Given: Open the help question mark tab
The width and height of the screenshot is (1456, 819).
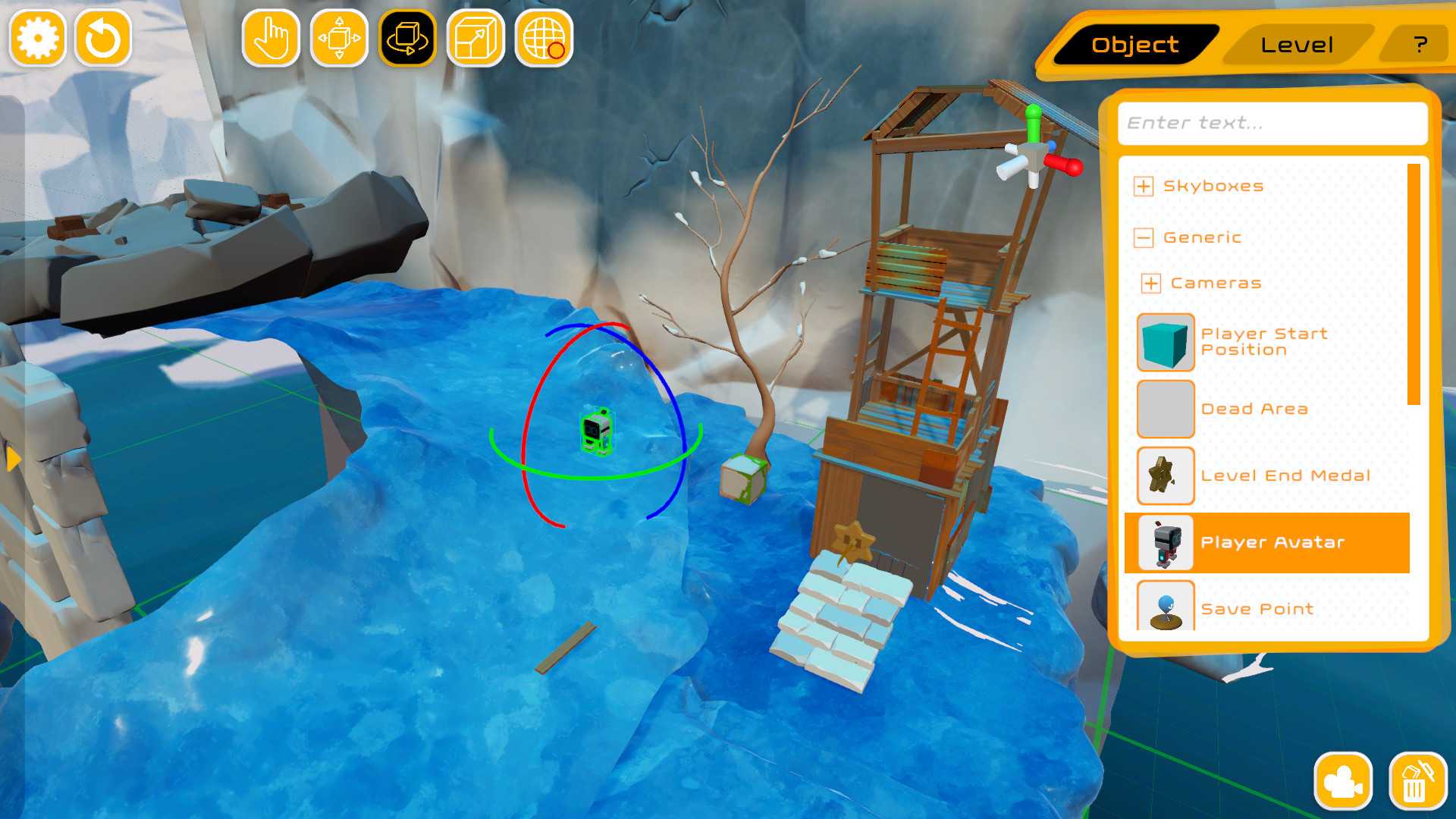Looking at the screenshot, I should tap(1418, 44).
